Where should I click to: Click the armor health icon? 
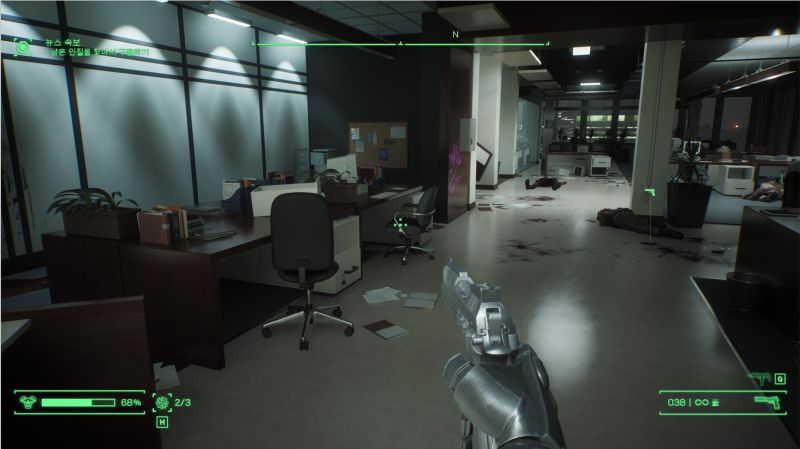(x=28, y=402)
